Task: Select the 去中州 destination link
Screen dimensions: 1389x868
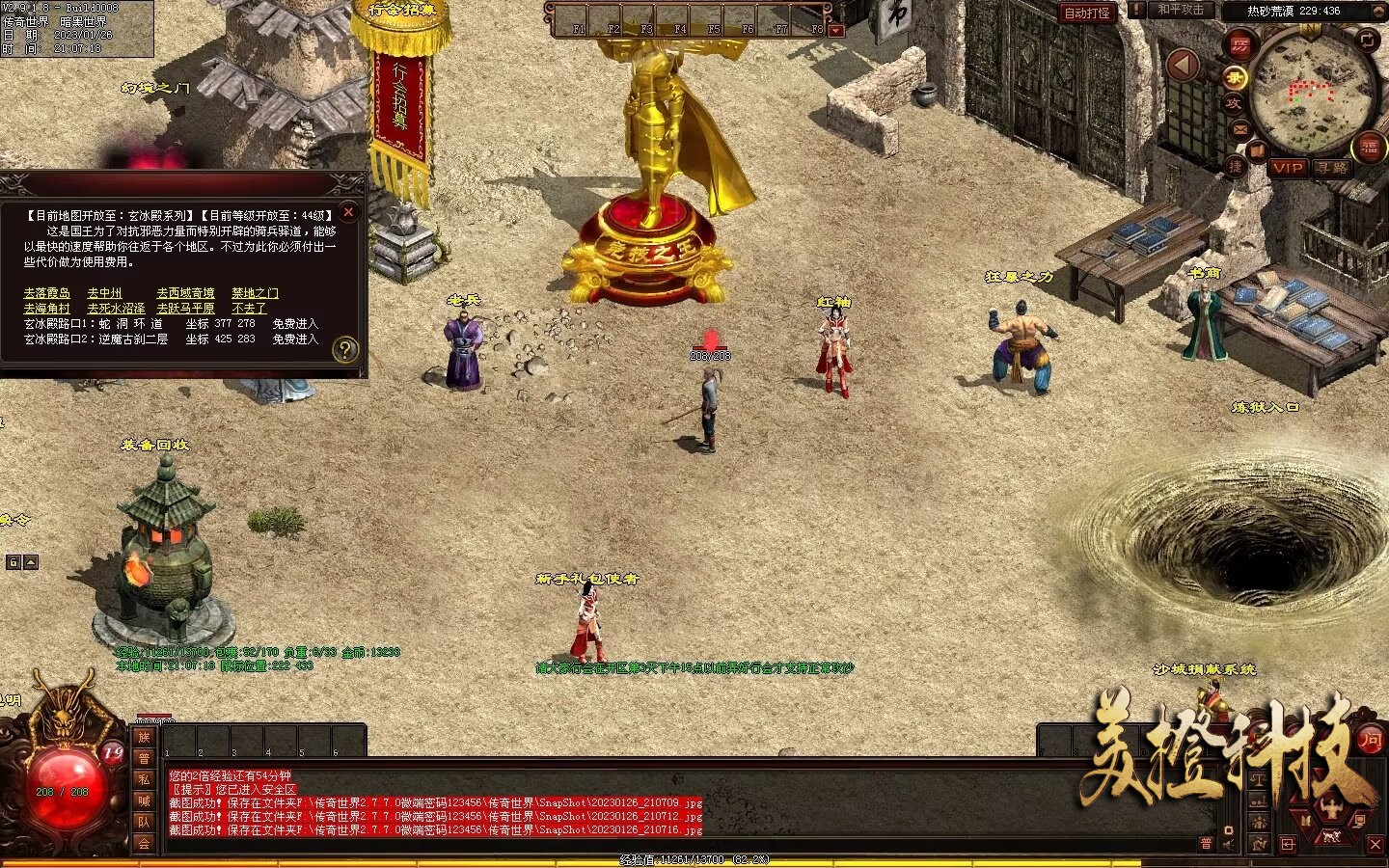Action: pos(104,293)
